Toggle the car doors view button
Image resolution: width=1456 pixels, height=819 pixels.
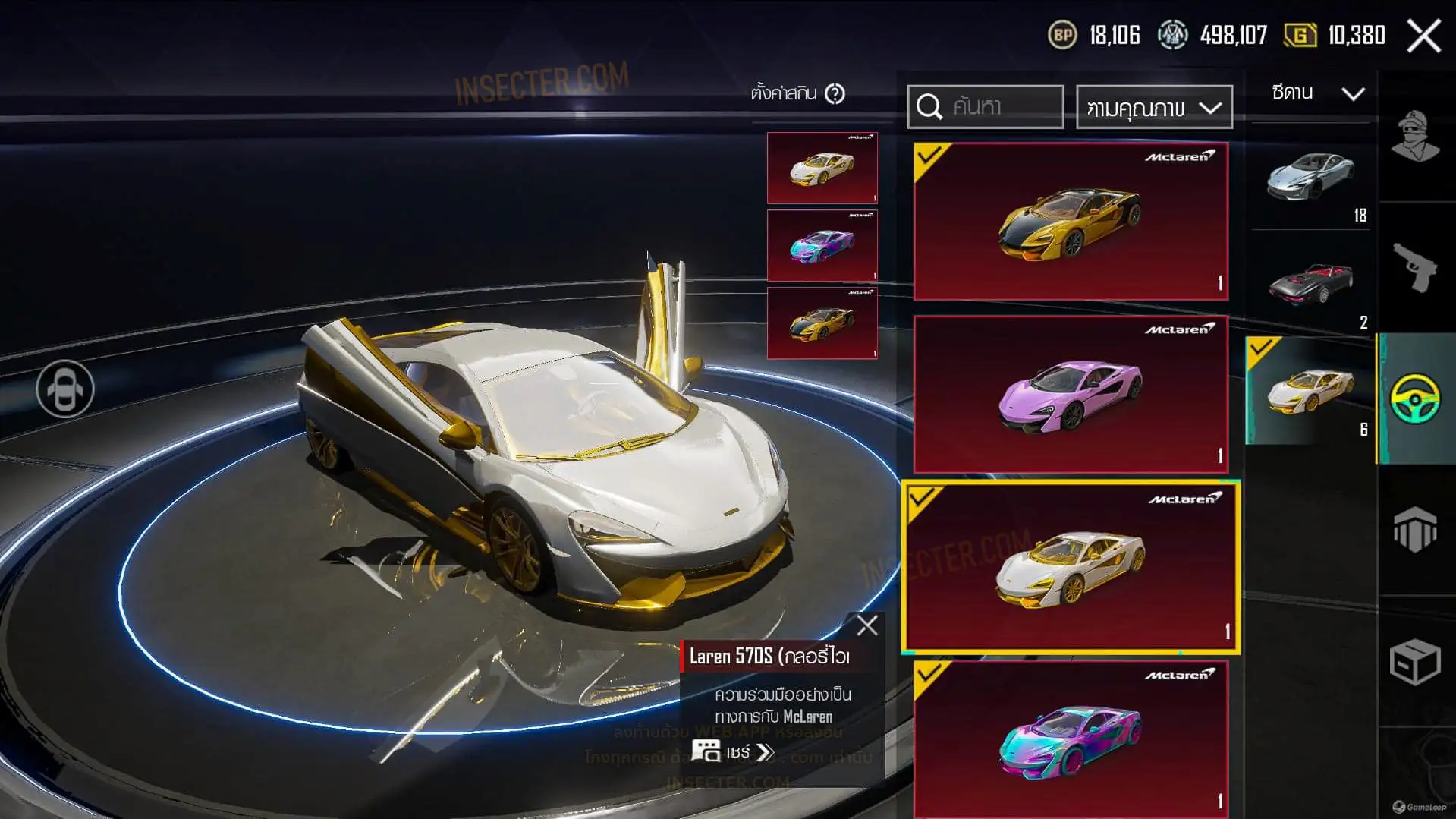tap(65, 389)
